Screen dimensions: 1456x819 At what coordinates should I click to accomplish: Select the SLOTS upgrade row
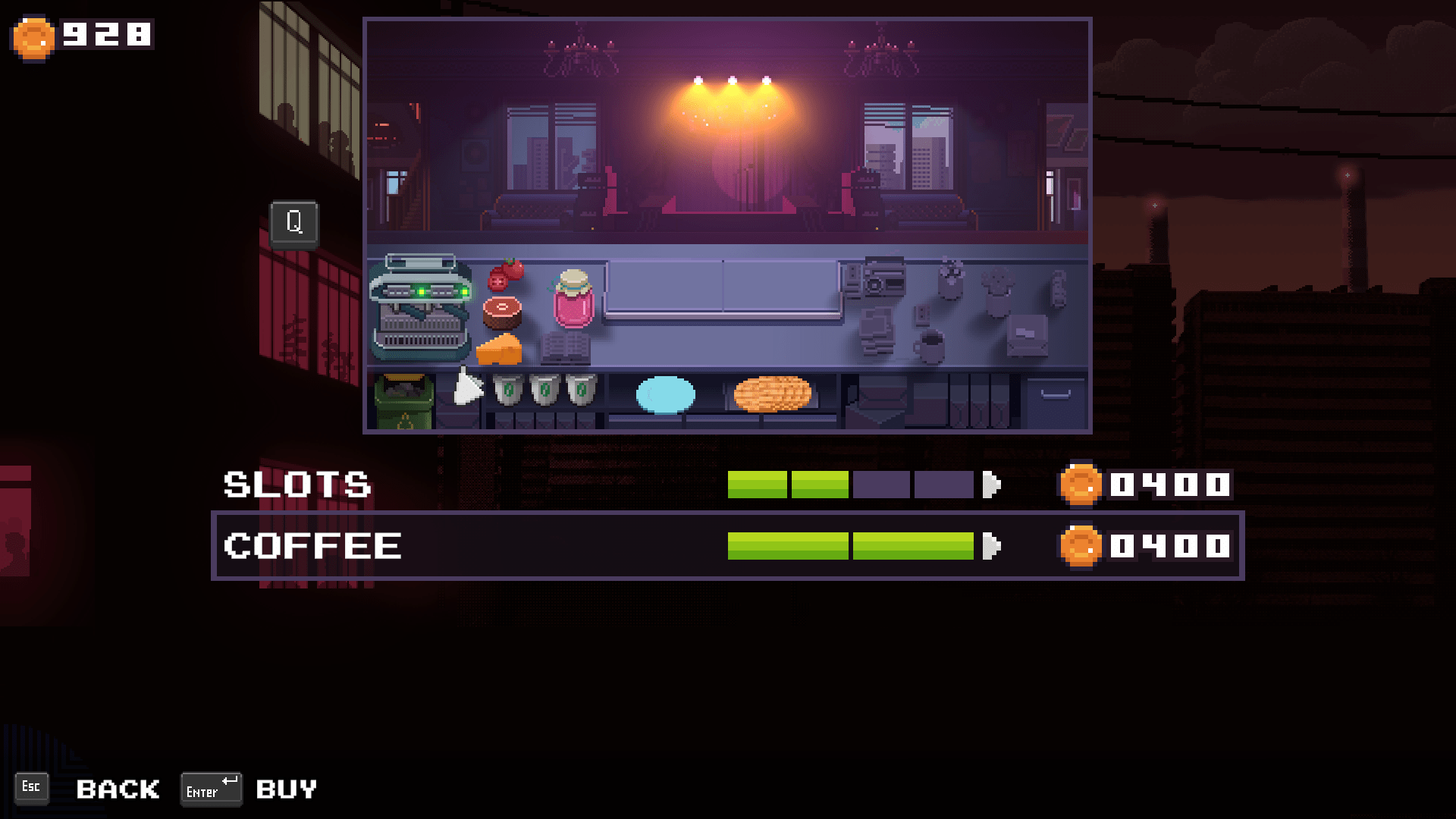tap(296, 484)
